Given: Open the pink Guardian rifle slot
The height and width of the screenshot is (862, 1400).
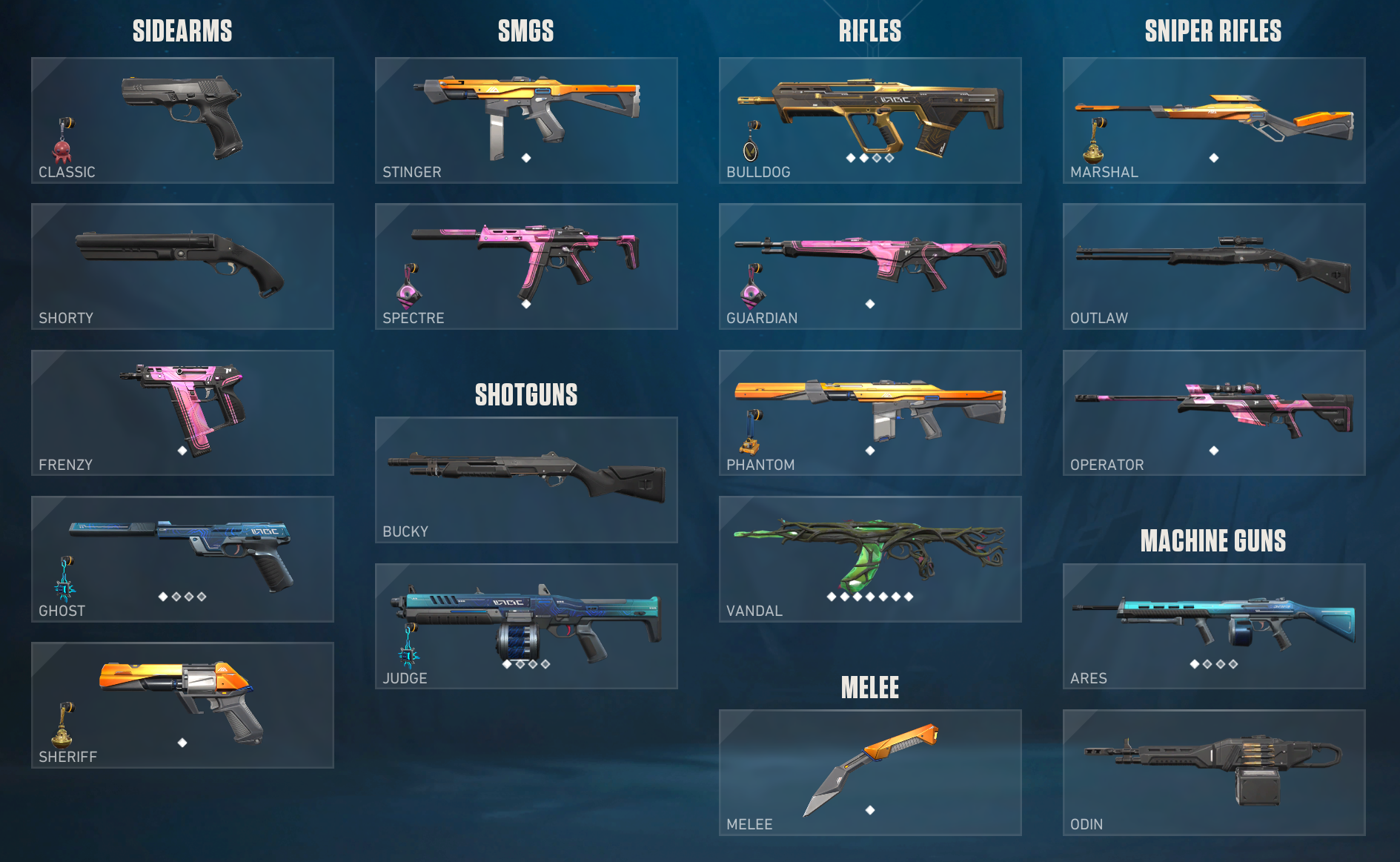Looking at the screenshot, I should click(870, 266).
